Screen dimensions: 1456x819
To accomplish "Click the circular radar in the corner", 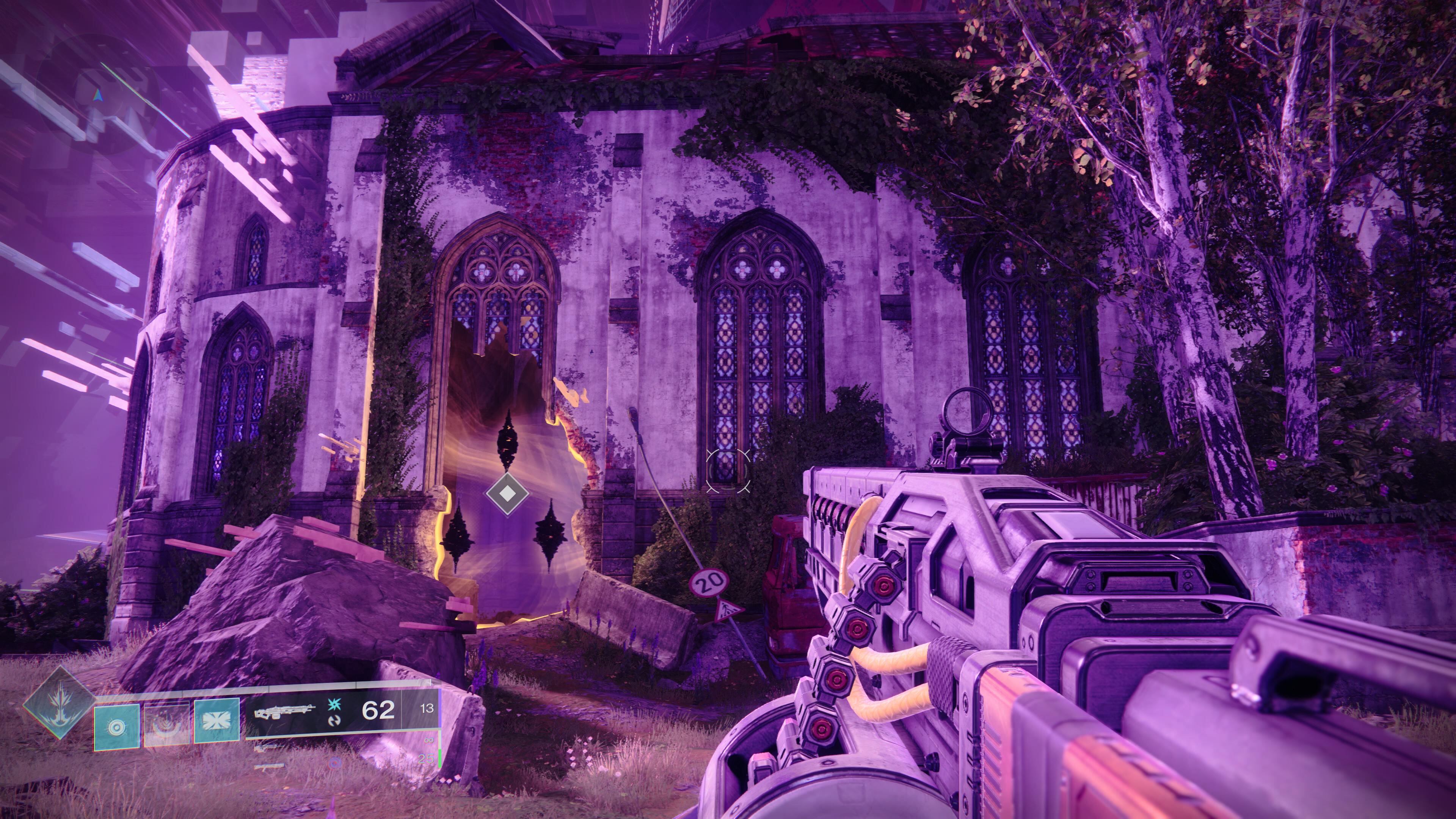I will tap(99, 96).
